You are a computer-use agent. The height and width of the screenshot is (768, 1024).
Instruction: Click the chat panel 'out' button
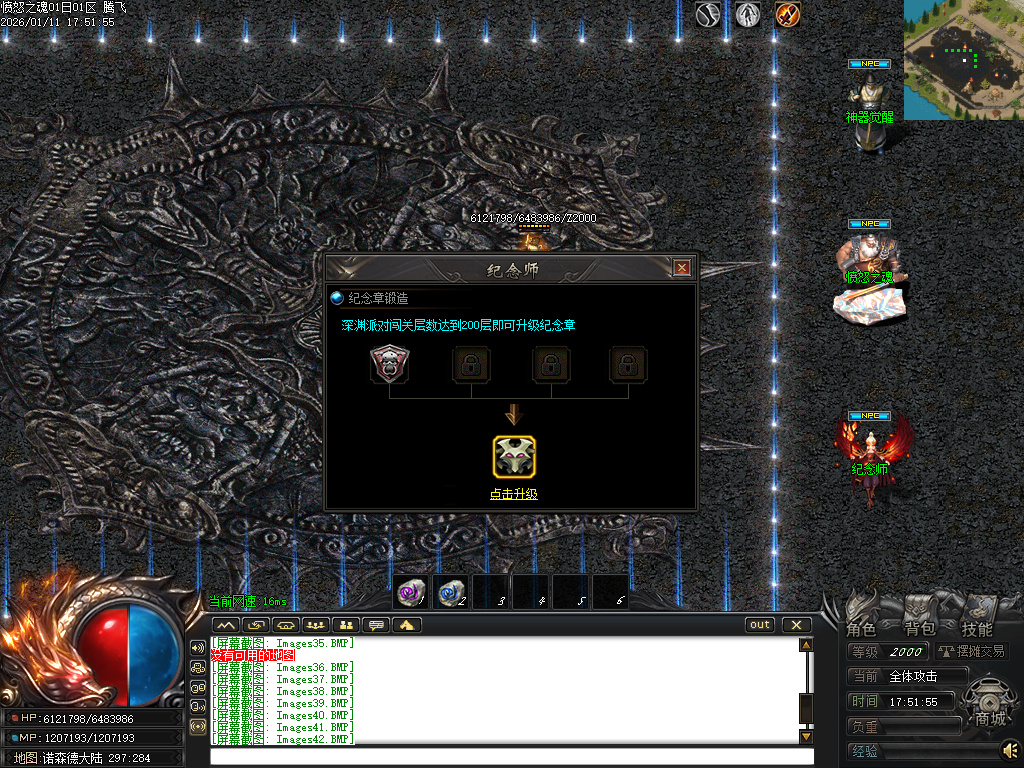(760, 625)
